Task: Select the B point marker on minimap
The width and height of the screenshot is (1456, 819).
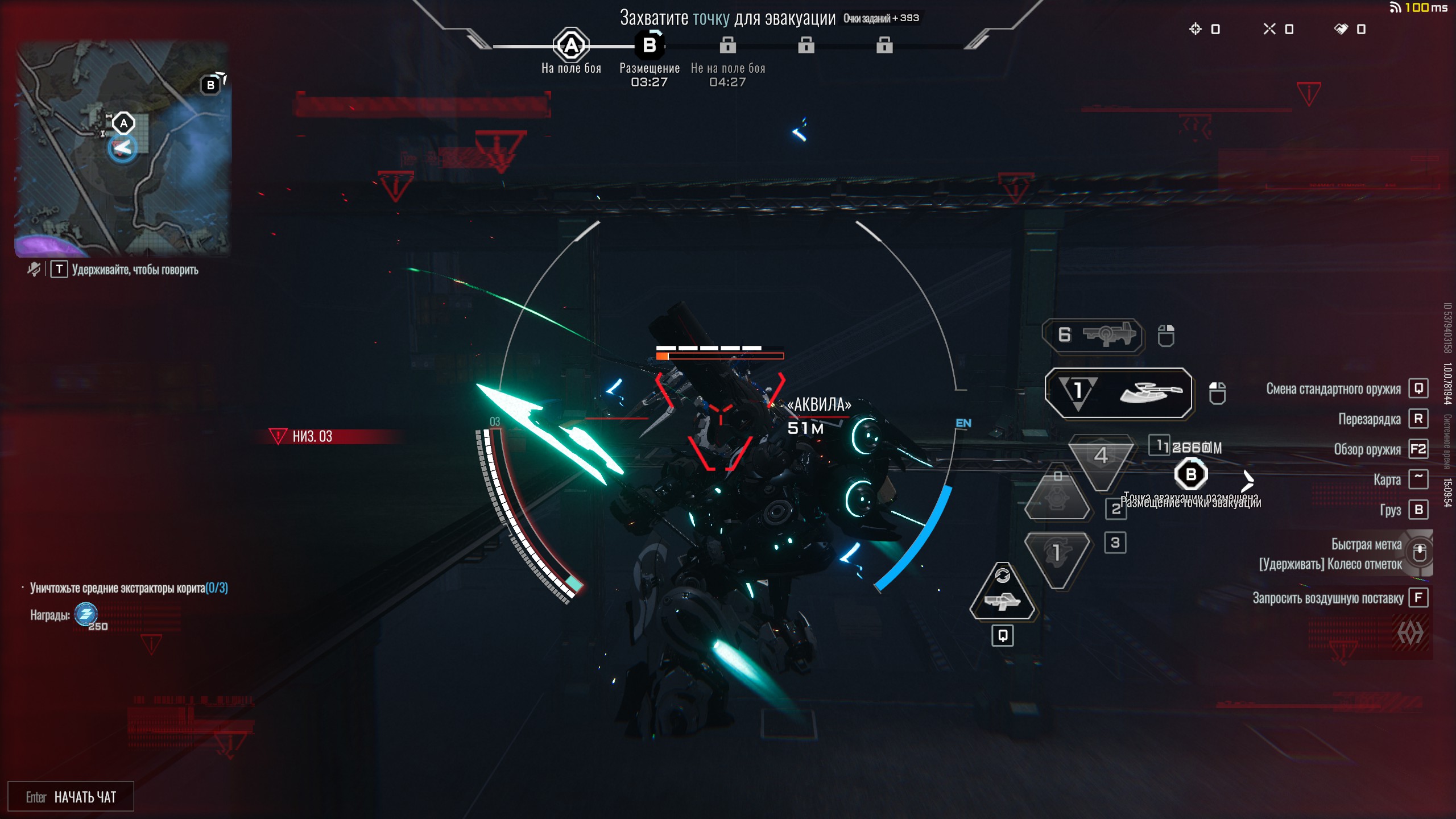Action: coord(210,85)
